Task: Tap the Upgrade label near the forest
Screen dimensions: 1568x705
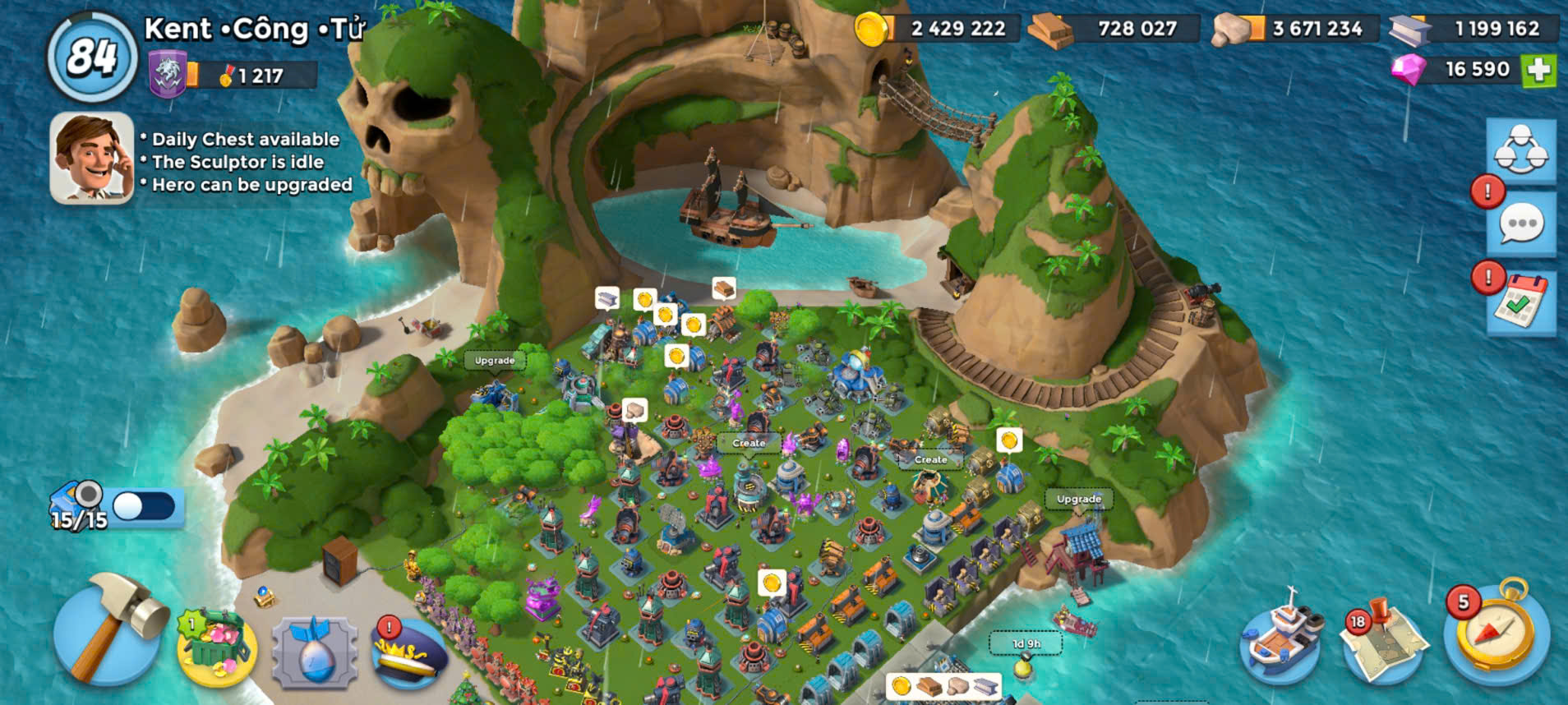Action: pos(494,360)
